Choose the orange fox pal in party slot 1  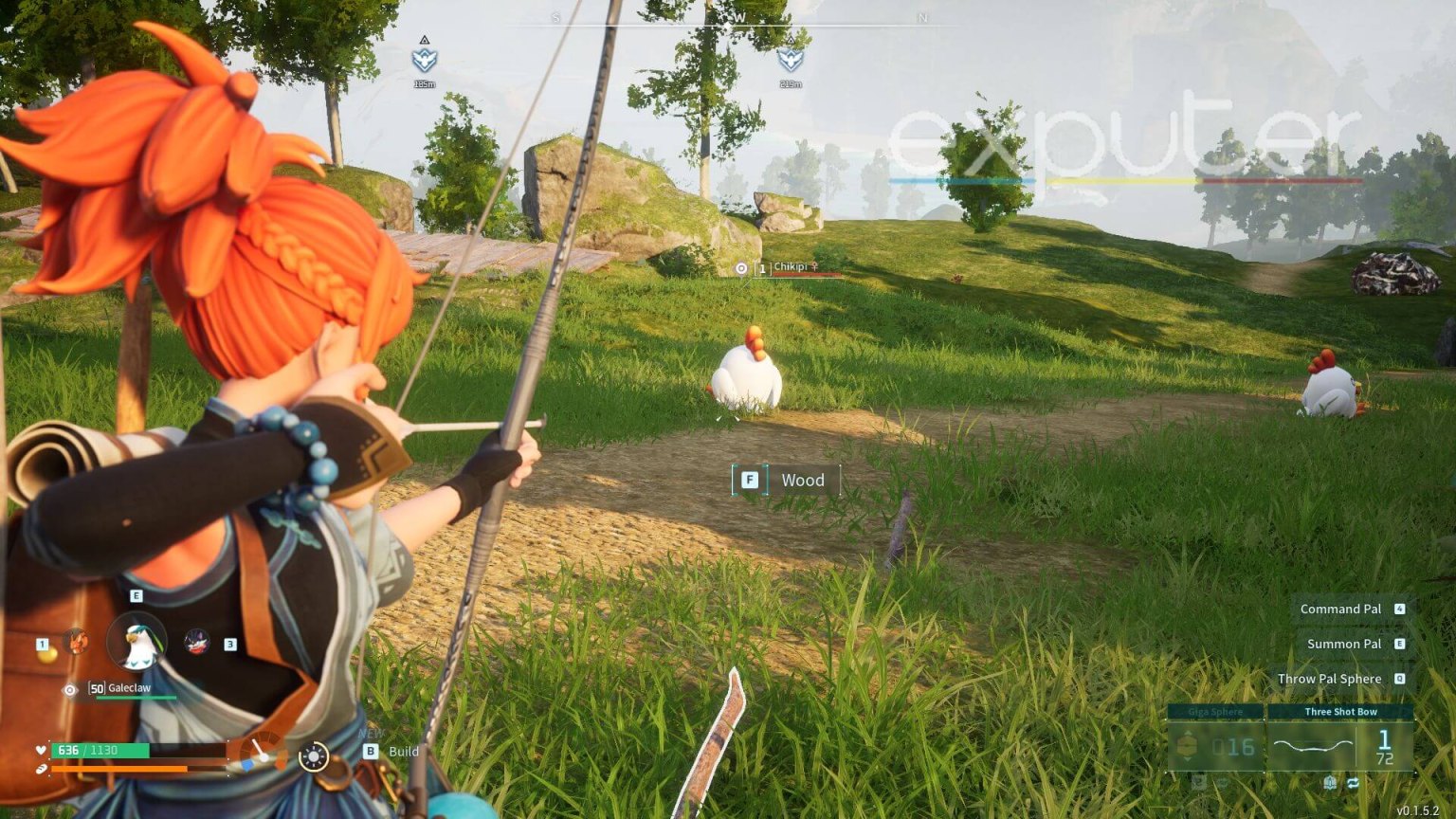point(76,642)
